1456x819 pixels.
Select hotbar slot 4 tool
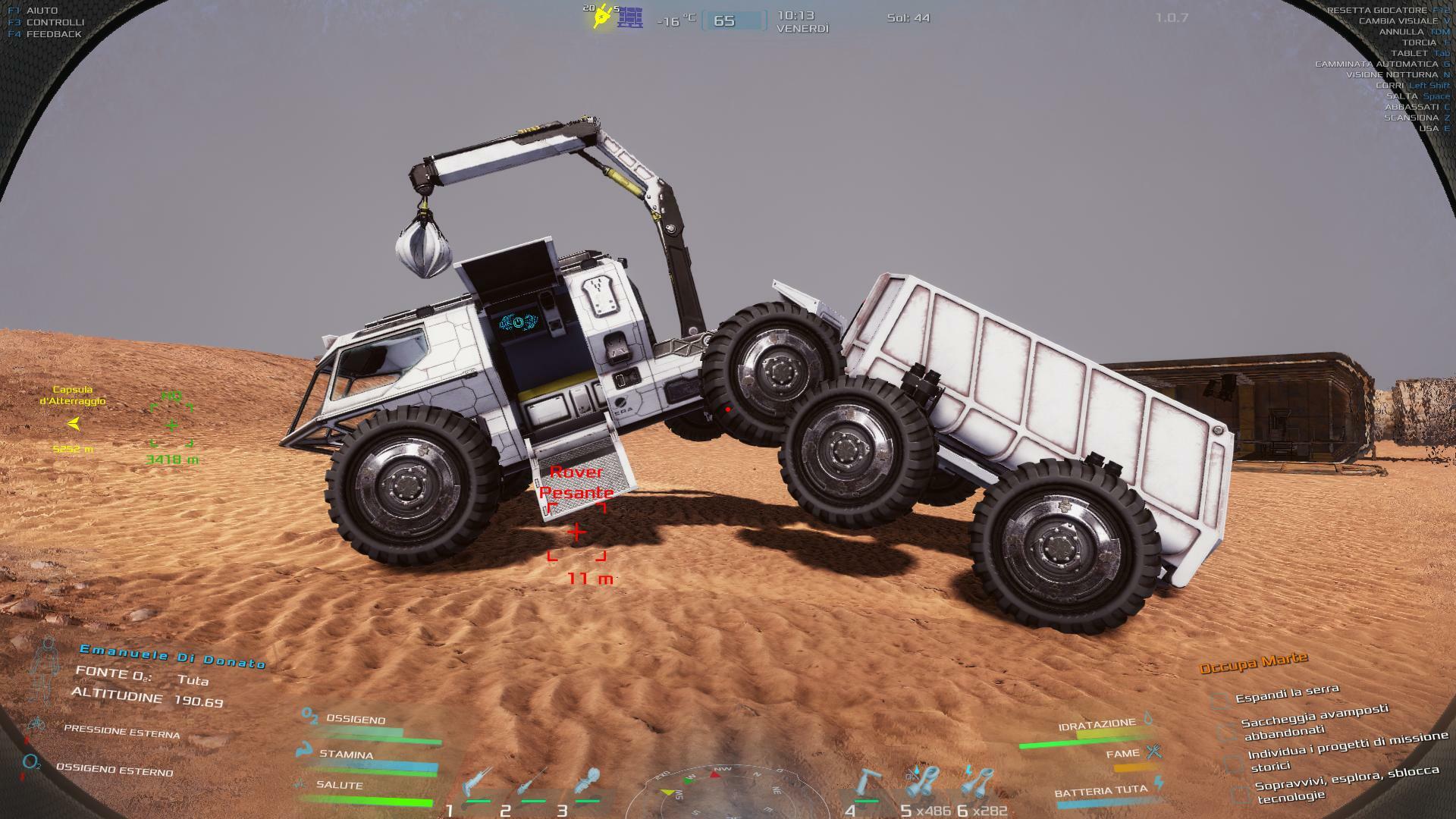tap(869, 783)
